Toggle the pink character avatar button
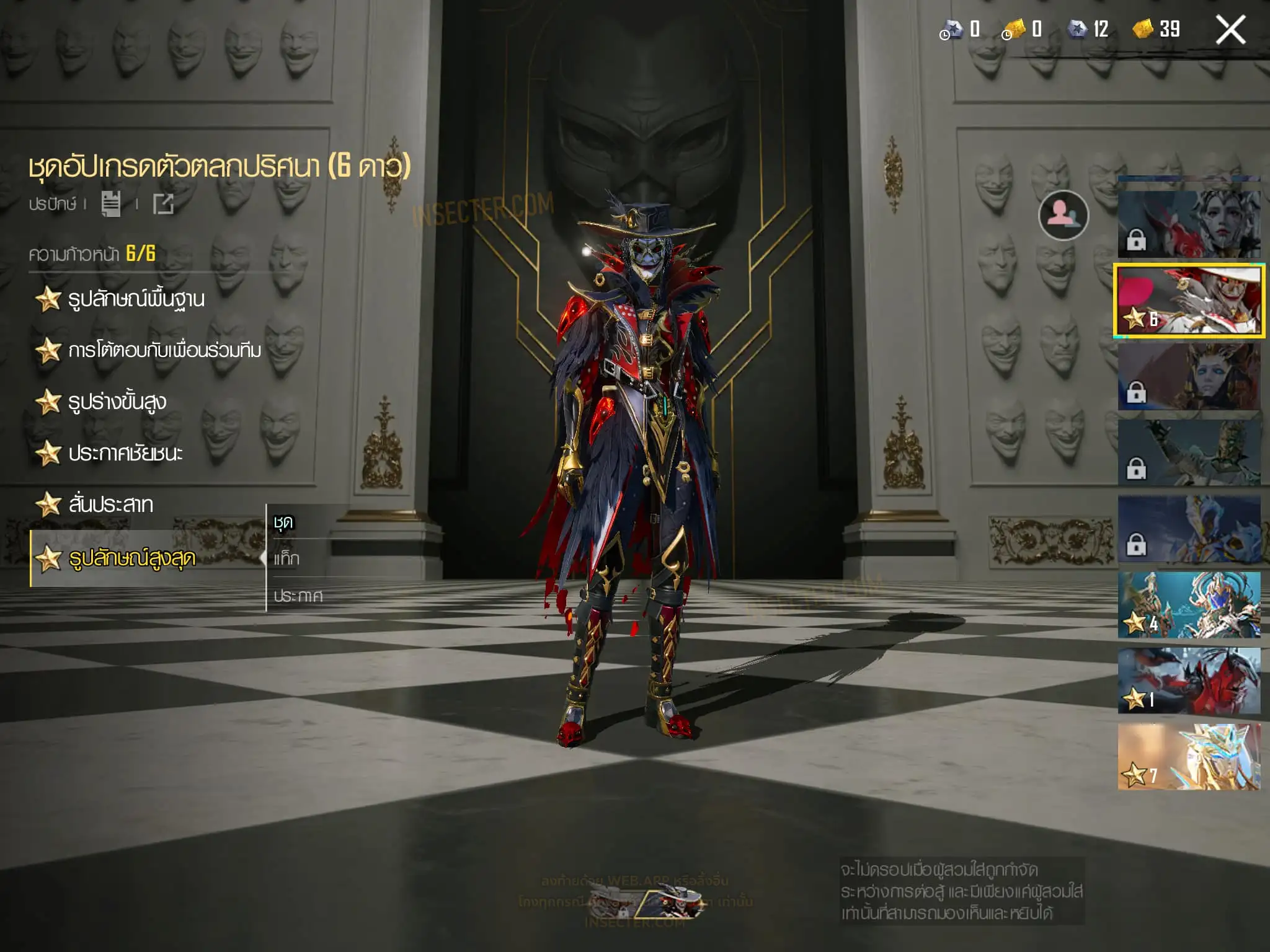This screenshot has width=1270, height=952. click(1063, 215)
